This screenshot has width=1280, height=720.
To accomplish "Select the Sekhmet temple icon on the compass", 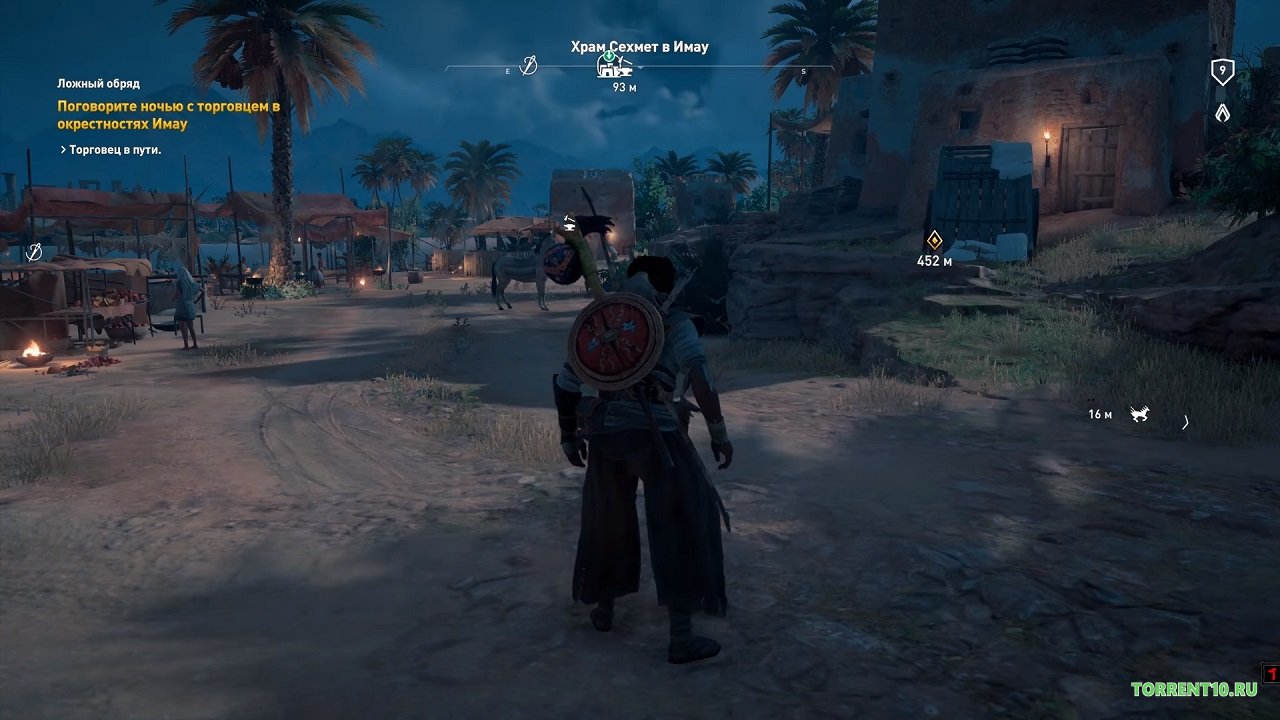I will click(x=614, y=66).
